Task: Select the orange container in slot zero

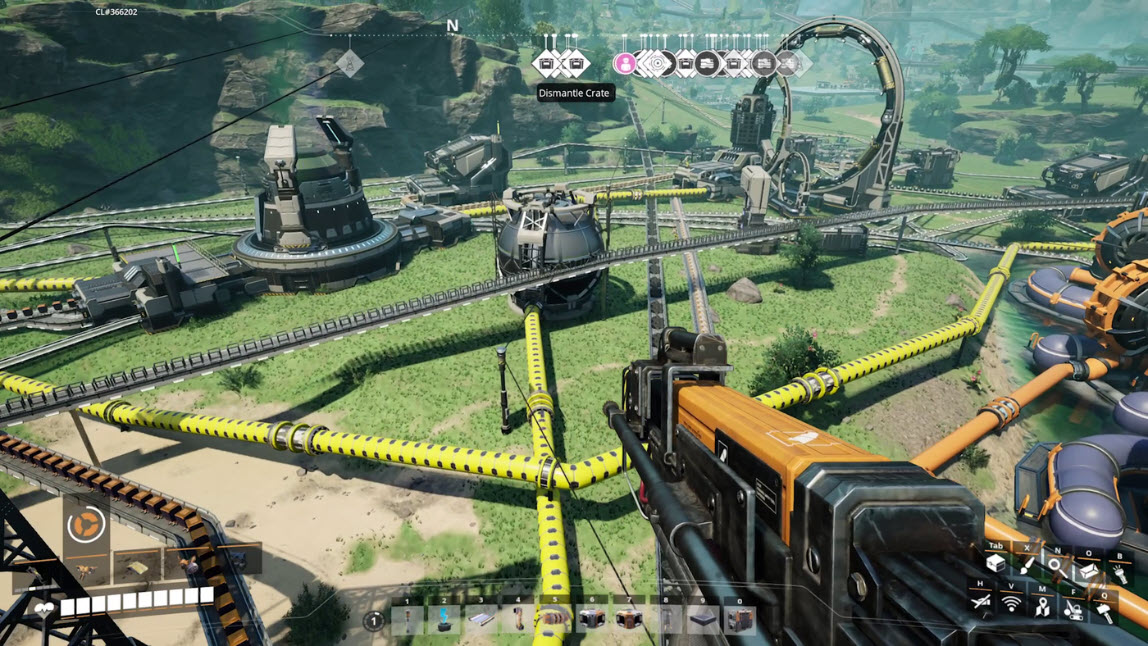Action: click(740, 621)
